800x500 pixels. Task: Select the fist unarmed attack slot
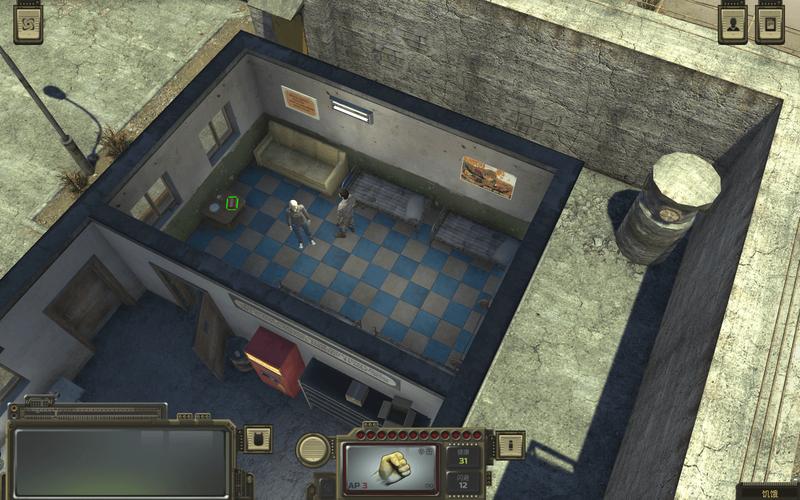point(391,467)
